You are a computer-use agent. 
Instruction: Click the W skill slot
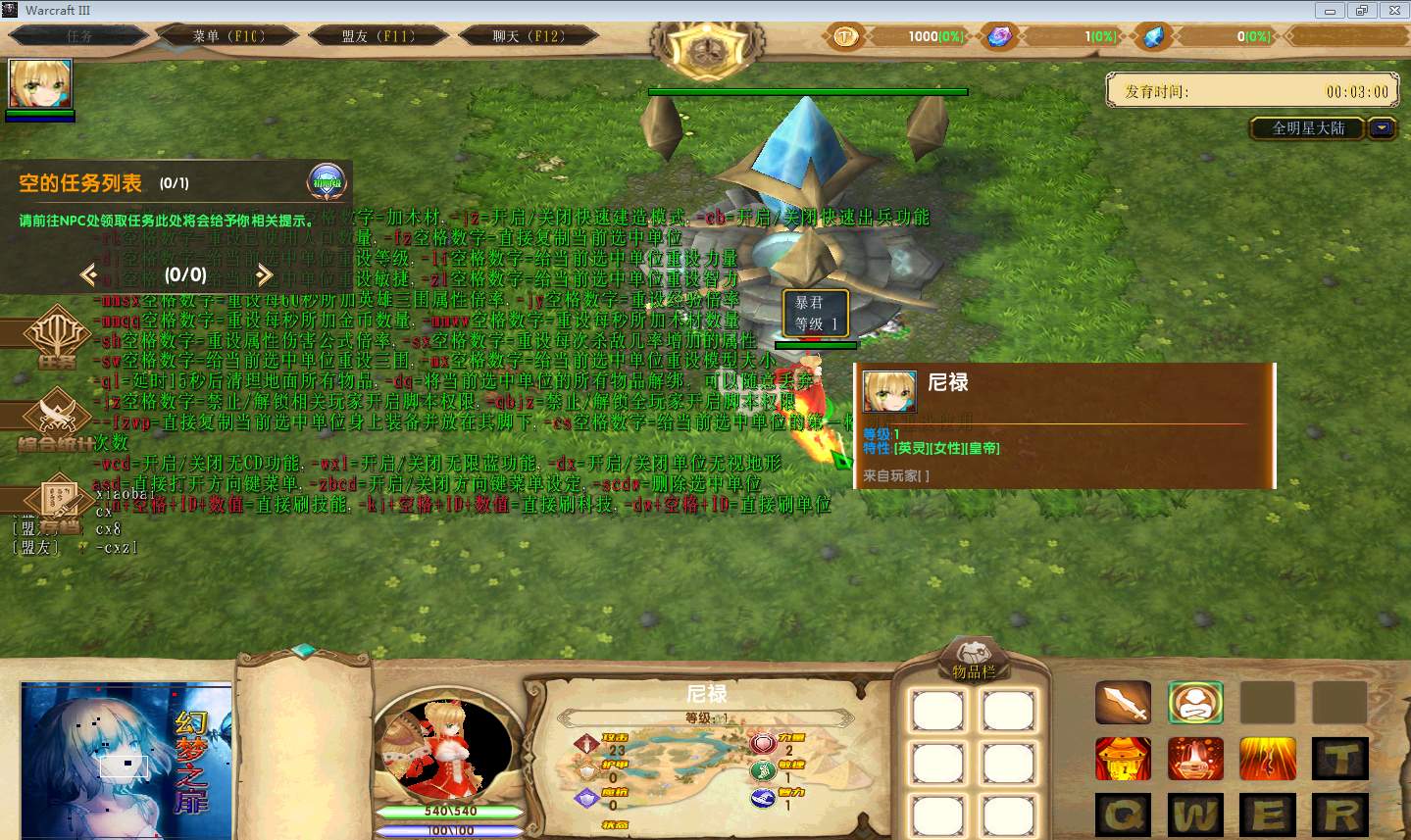pos(1195,815)
